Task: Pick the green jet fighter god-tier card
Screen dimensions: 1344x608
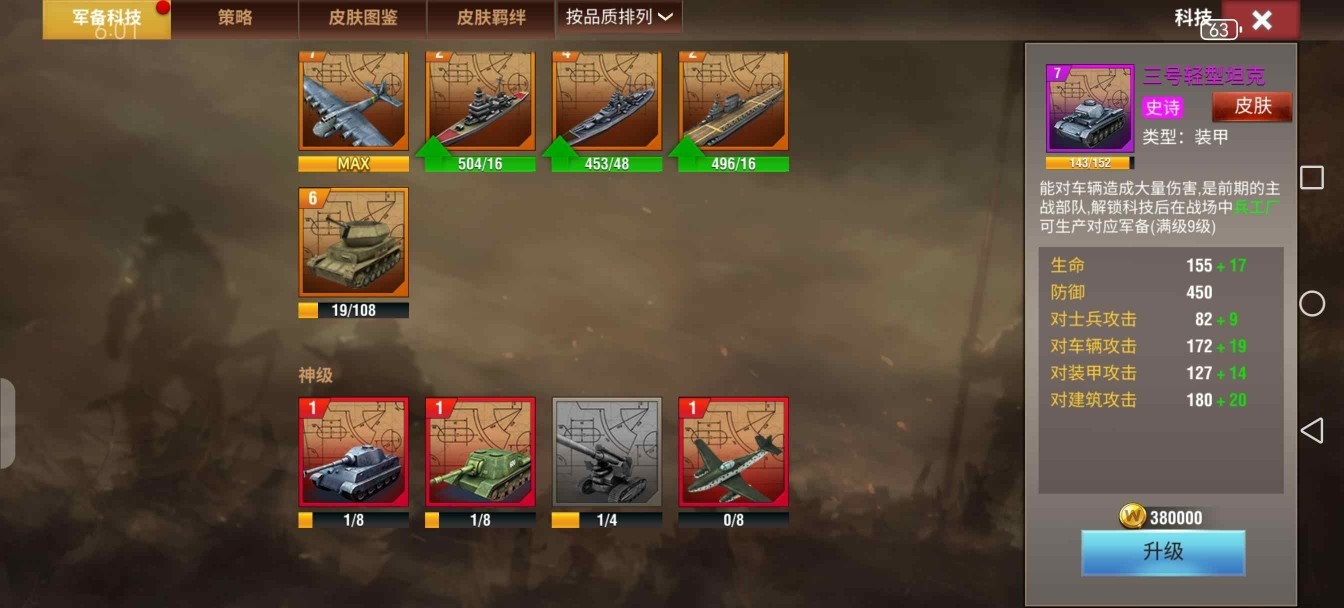Action: point(734,453)
